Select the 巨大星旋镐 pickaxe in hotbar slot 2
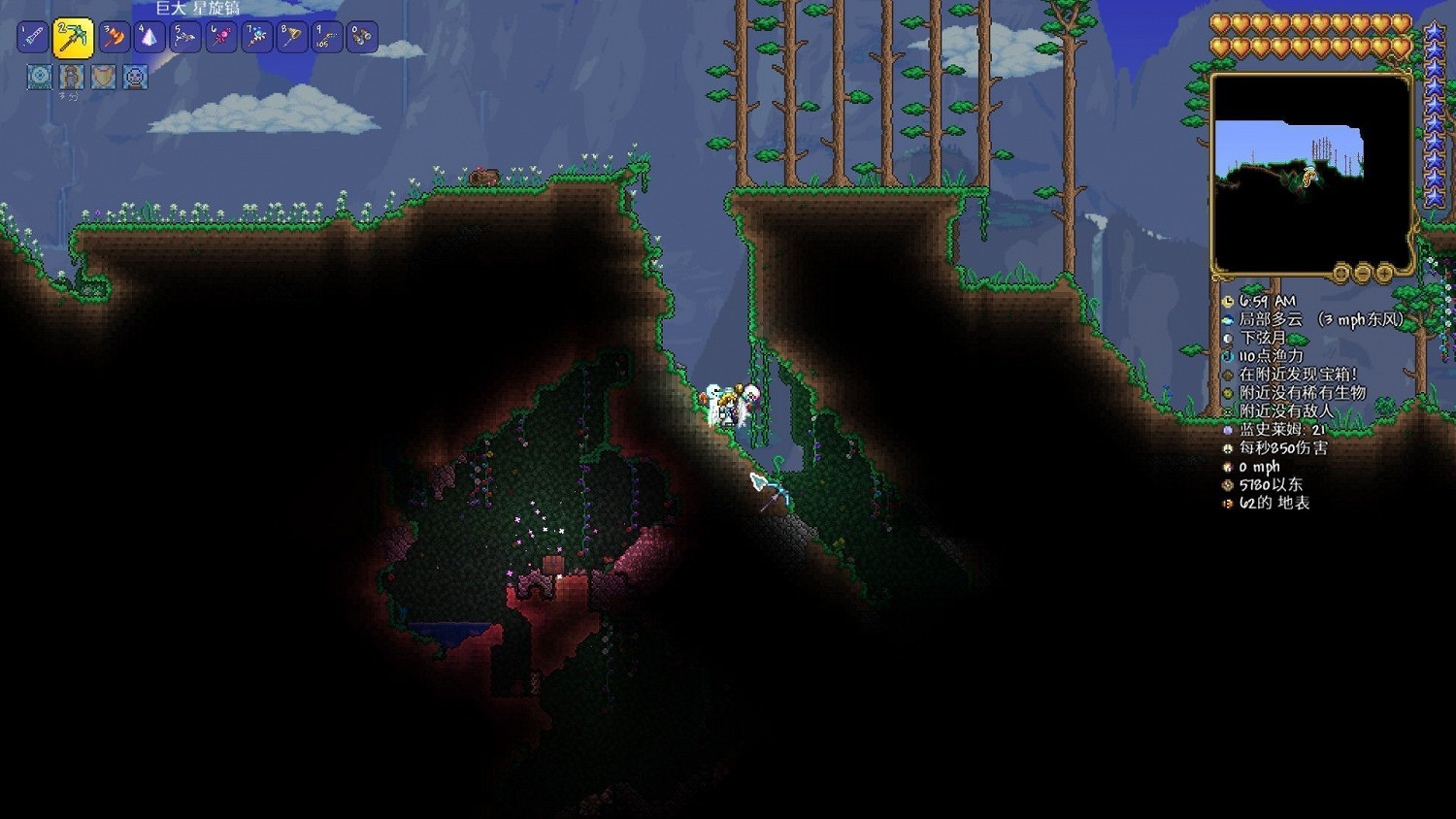This screenshot has width=1456, height=819. coord(71,38)
